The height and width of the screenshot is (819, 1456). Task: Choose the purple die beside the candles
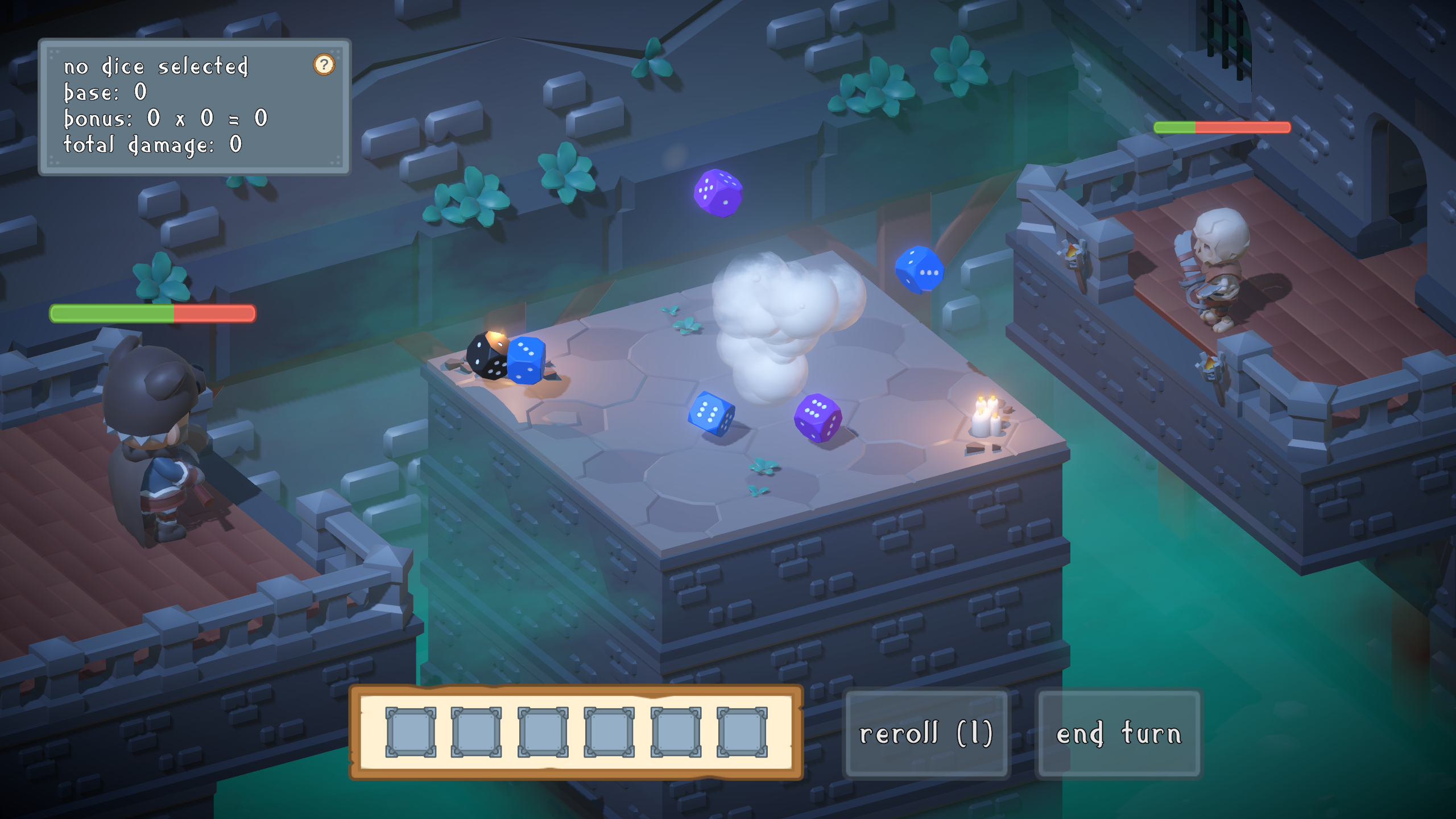click(x=818, y=417)
